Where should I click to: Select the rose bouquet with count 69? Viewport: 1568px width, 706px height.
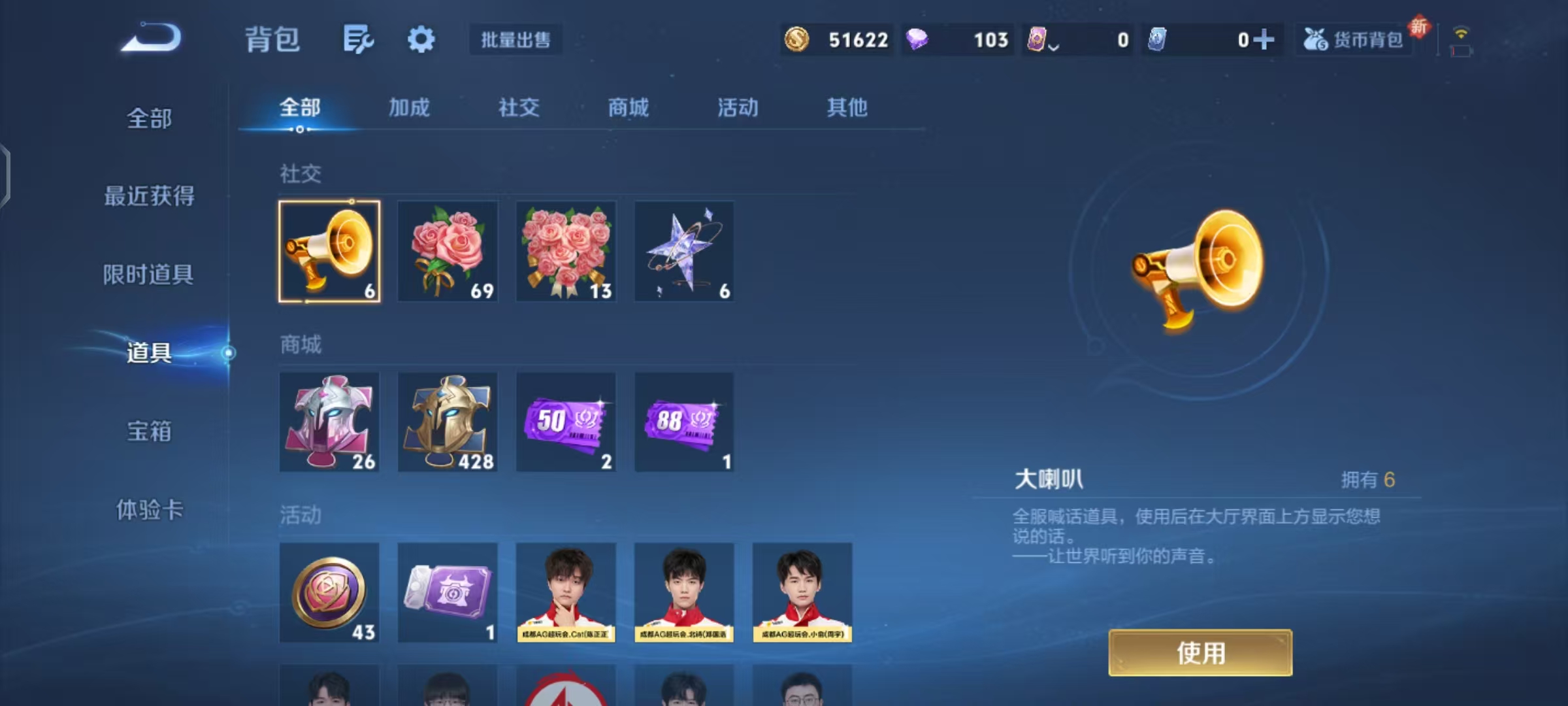click(x=448, y=252)
